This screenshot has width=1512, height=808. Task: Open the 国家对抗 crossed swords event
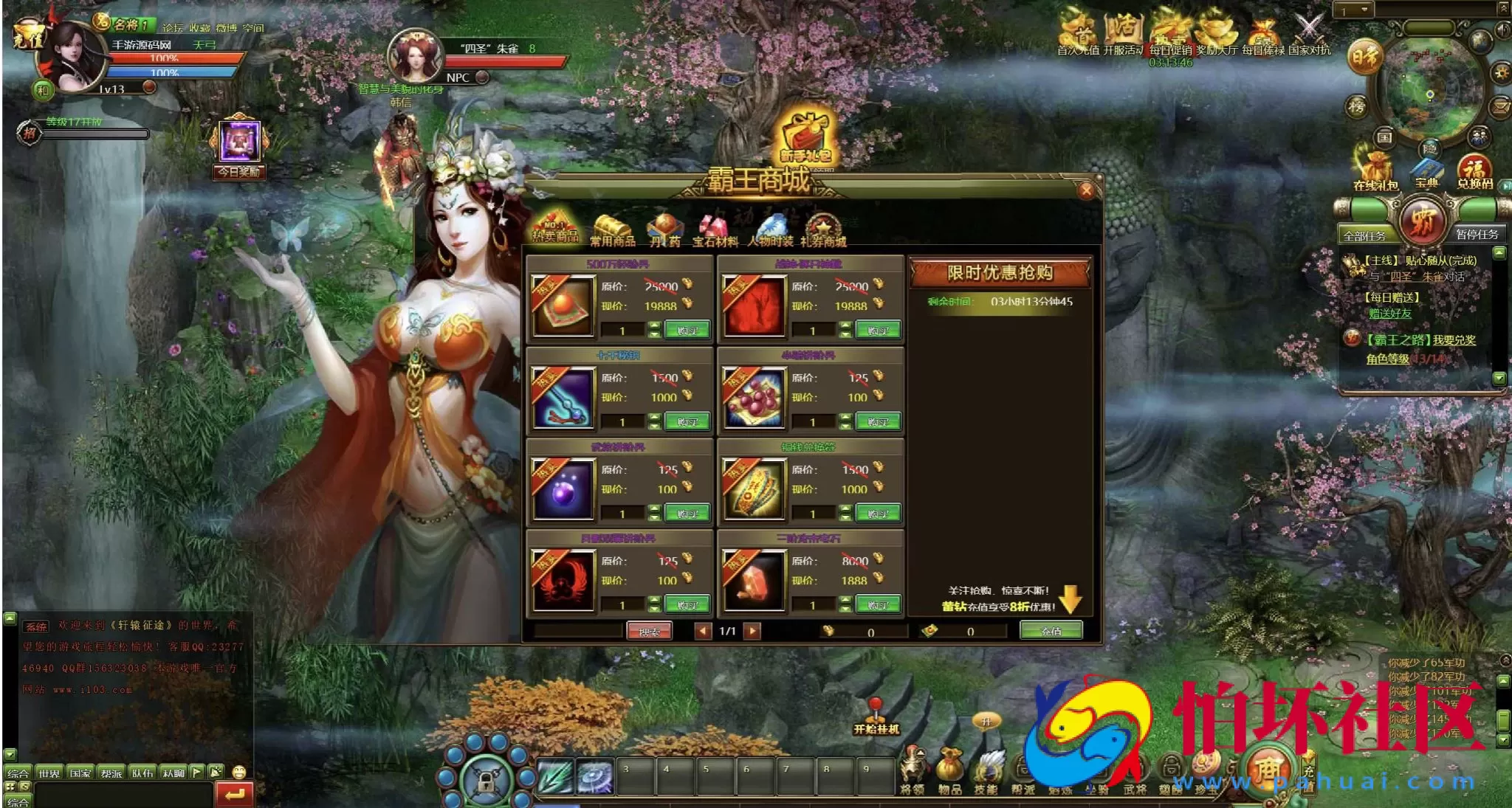1309,34
